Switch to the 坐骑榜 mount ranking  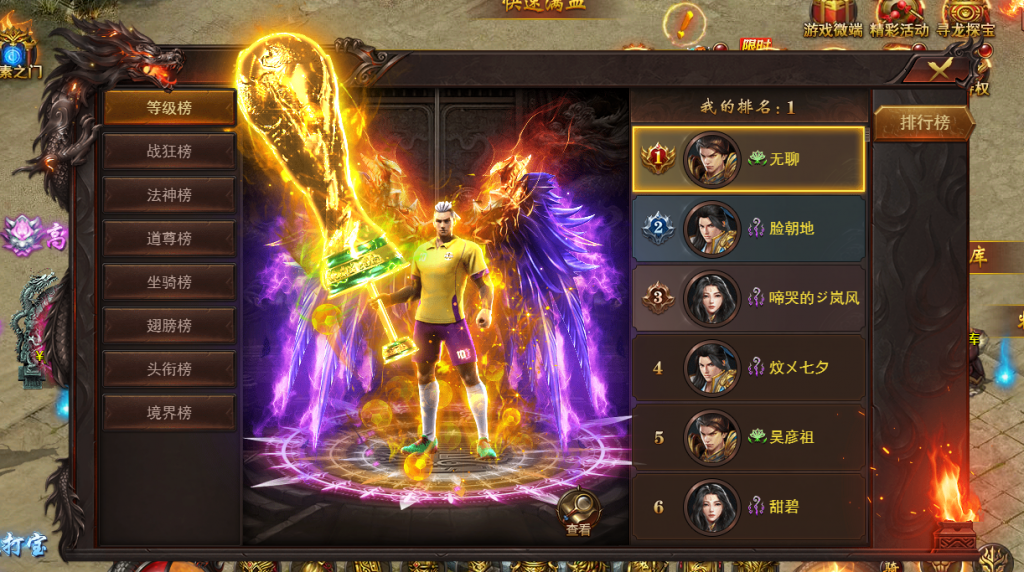pos(169,282)
